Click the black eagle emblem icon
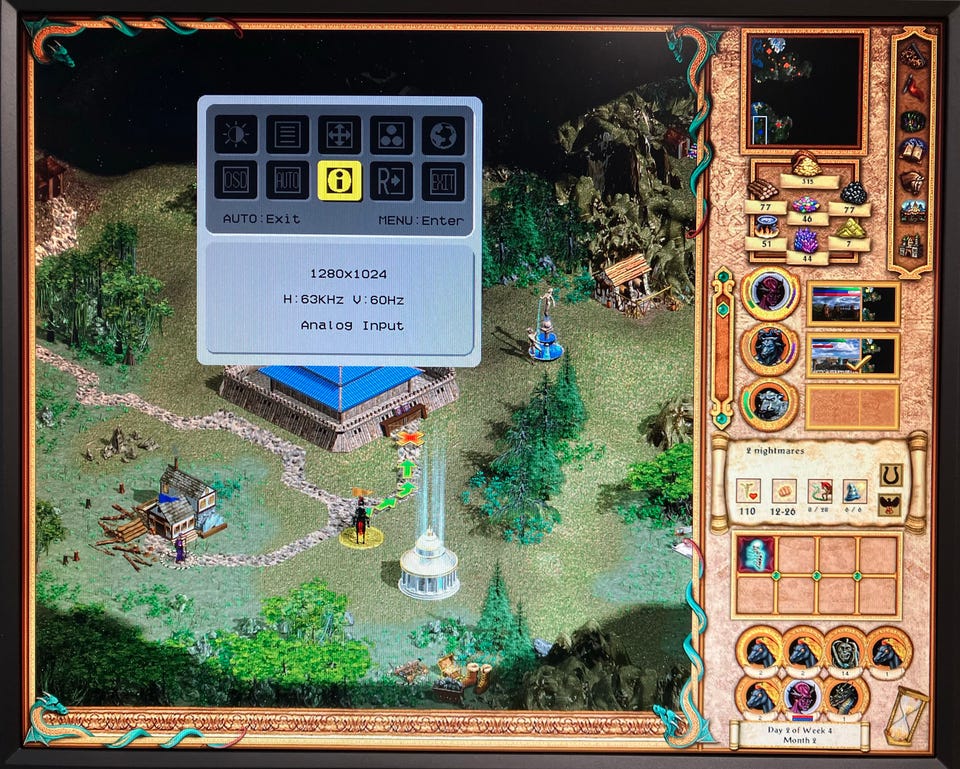 (889, 504)
